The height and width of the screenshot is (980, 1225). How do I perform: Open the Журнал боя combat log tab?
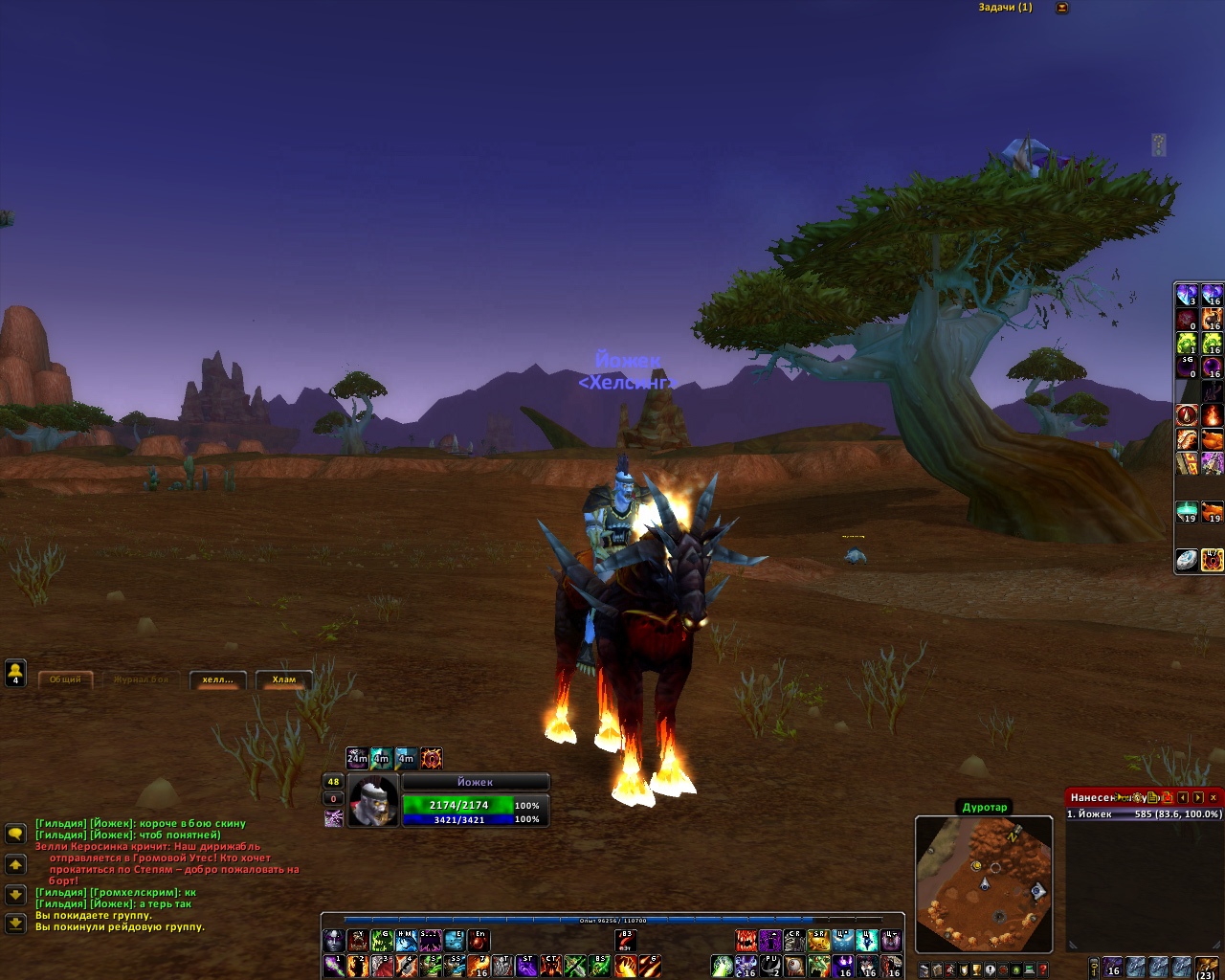click(x=141, y=679)
